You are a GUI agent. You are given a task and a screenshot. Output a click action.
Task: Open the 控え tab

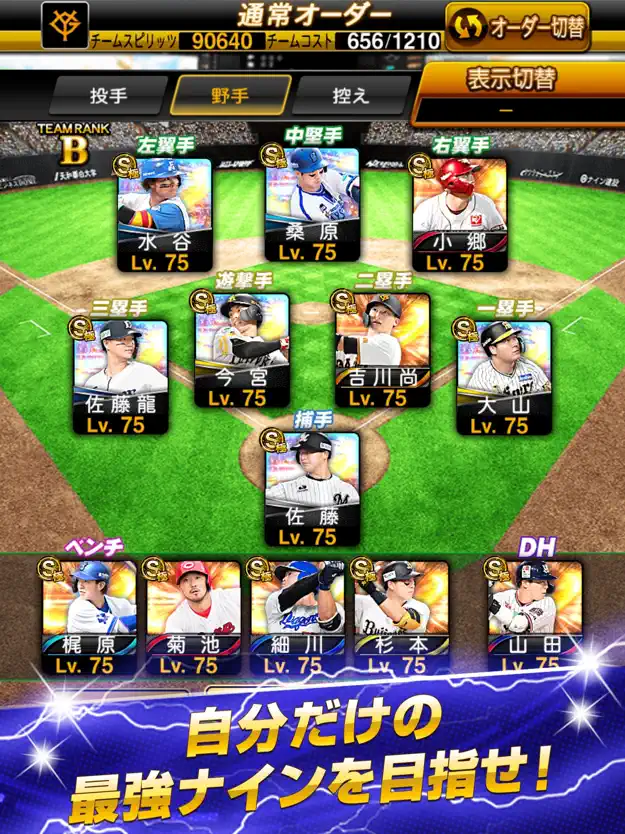tap(350, 95)
